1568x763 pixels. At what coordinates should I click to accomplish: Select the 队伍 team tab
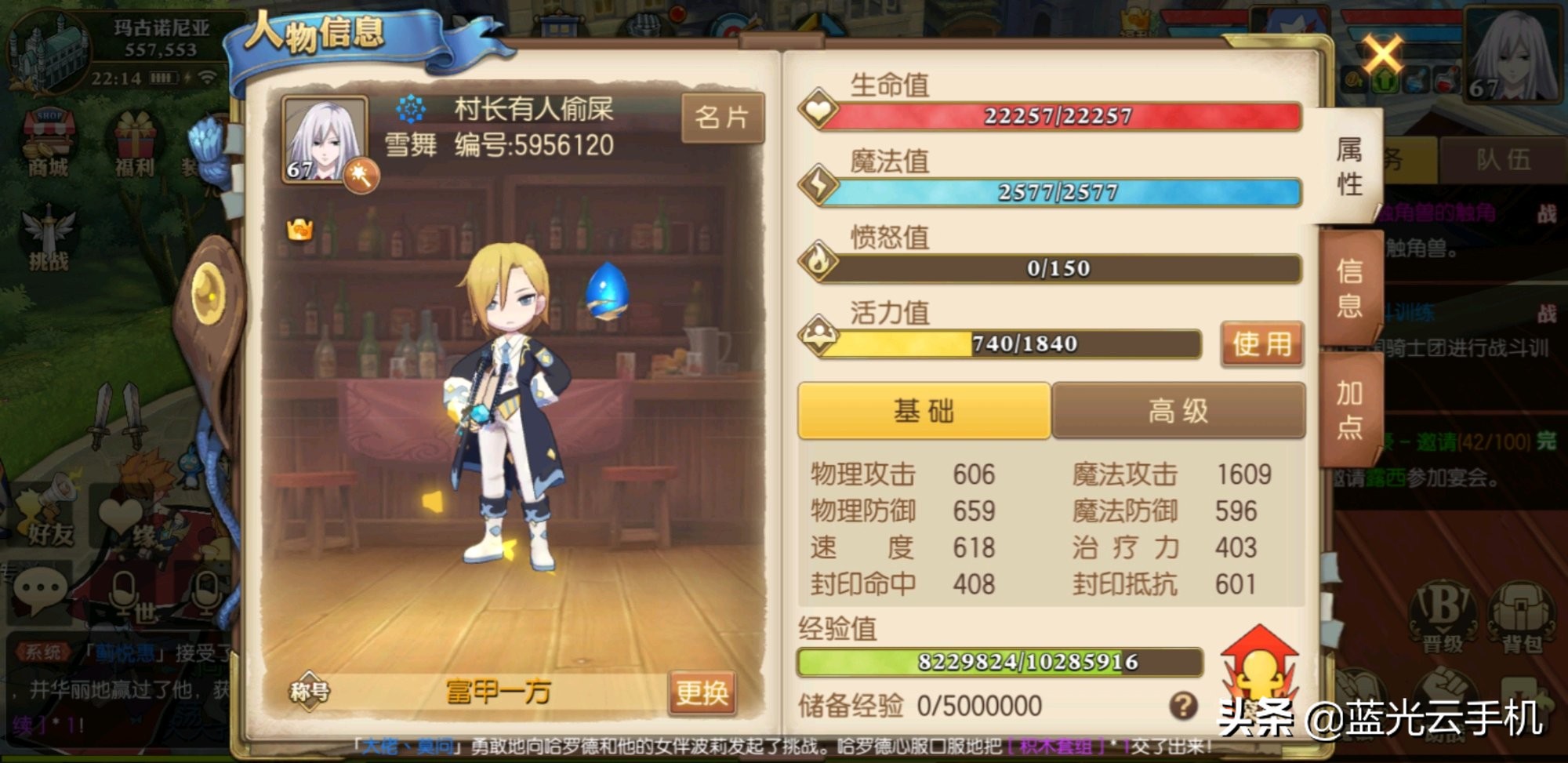(1503, 160)
